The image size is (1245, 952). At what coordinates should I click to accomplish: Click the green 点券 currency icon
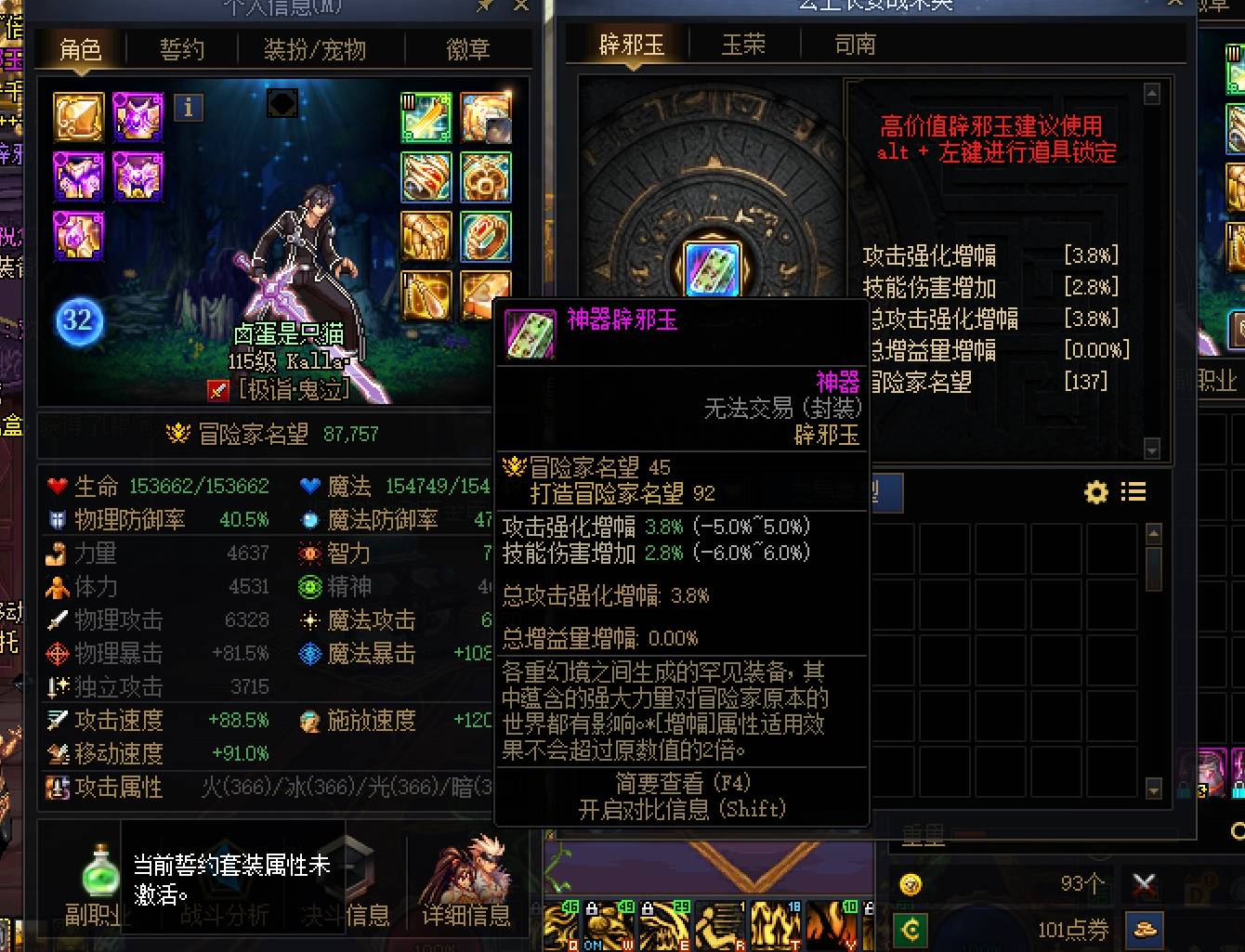click(x=911, y=928)
